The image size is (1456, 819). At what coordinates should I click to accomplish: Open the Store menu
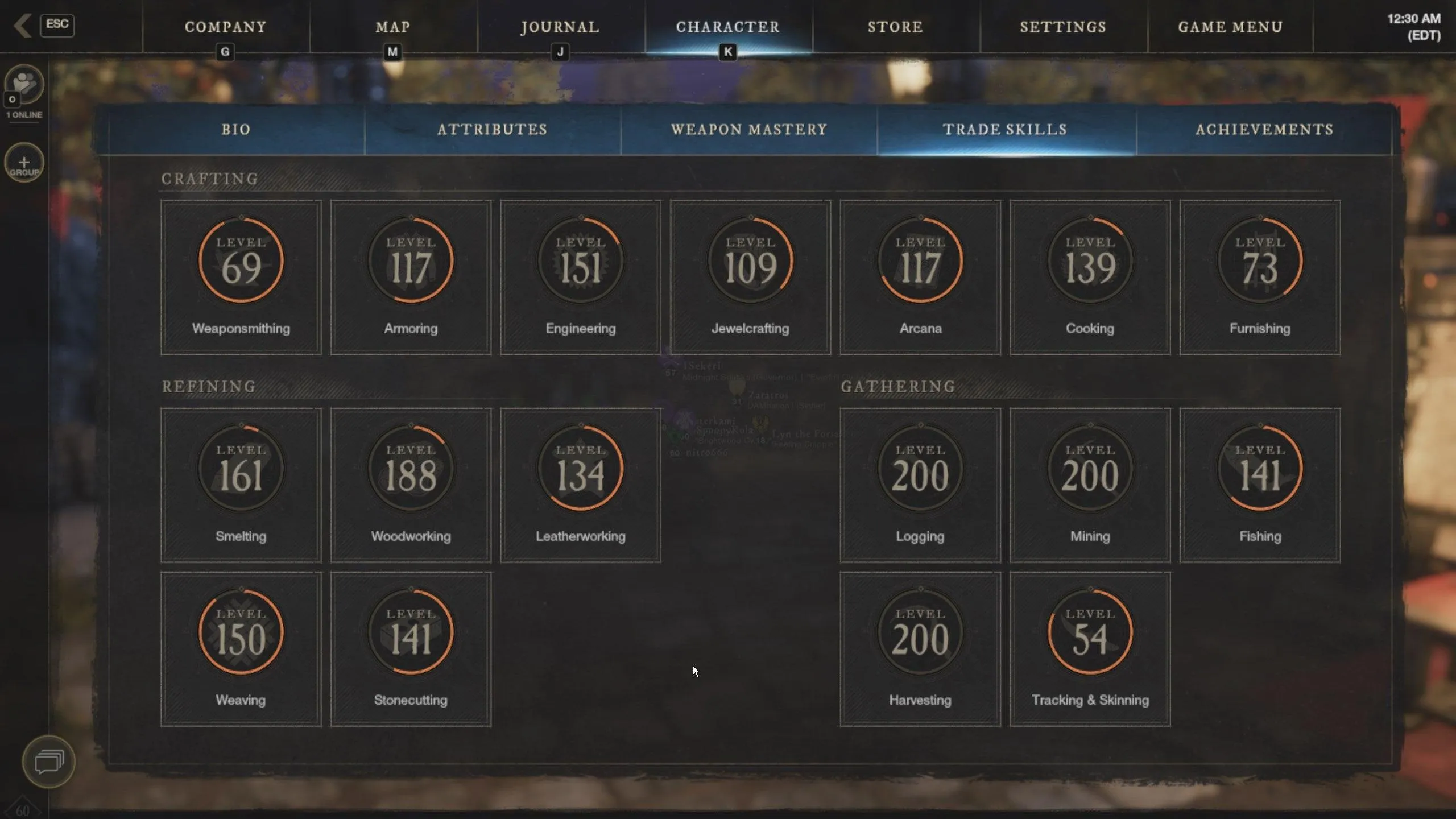pos(895,27)
